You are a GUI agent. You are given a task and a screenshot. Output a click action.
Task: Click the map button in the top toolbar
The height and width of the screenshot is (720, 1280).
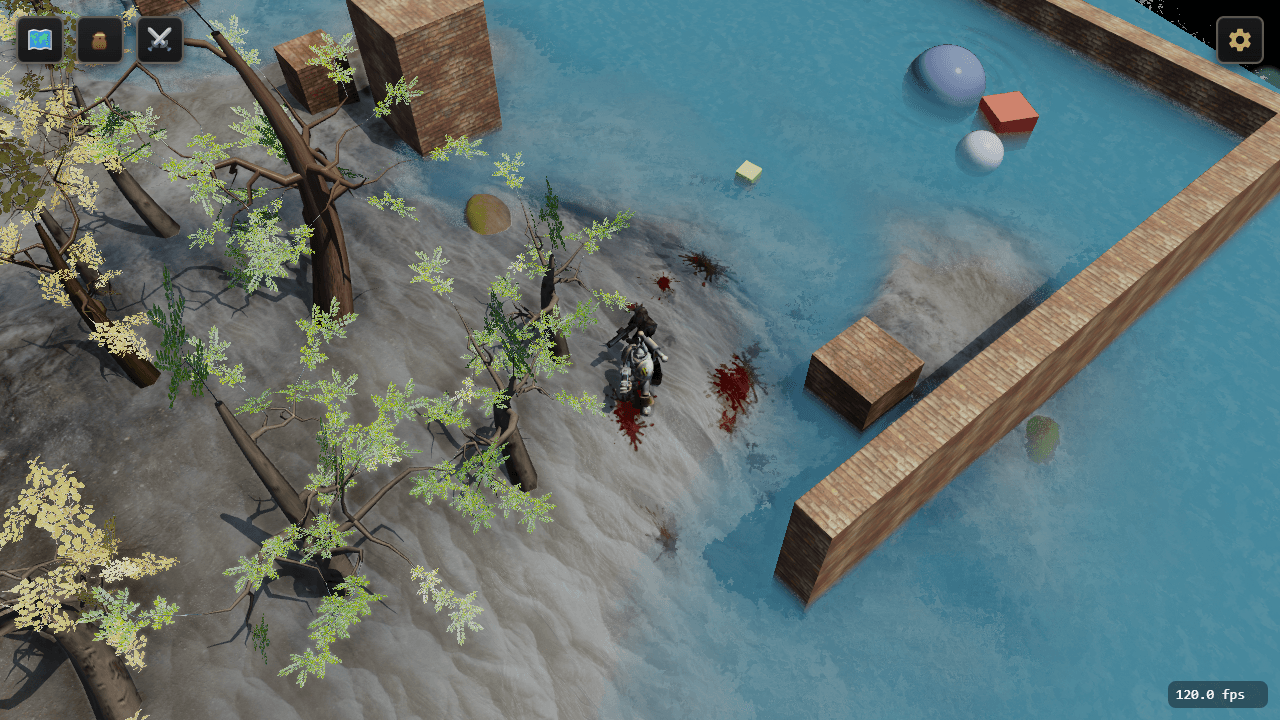40,40
